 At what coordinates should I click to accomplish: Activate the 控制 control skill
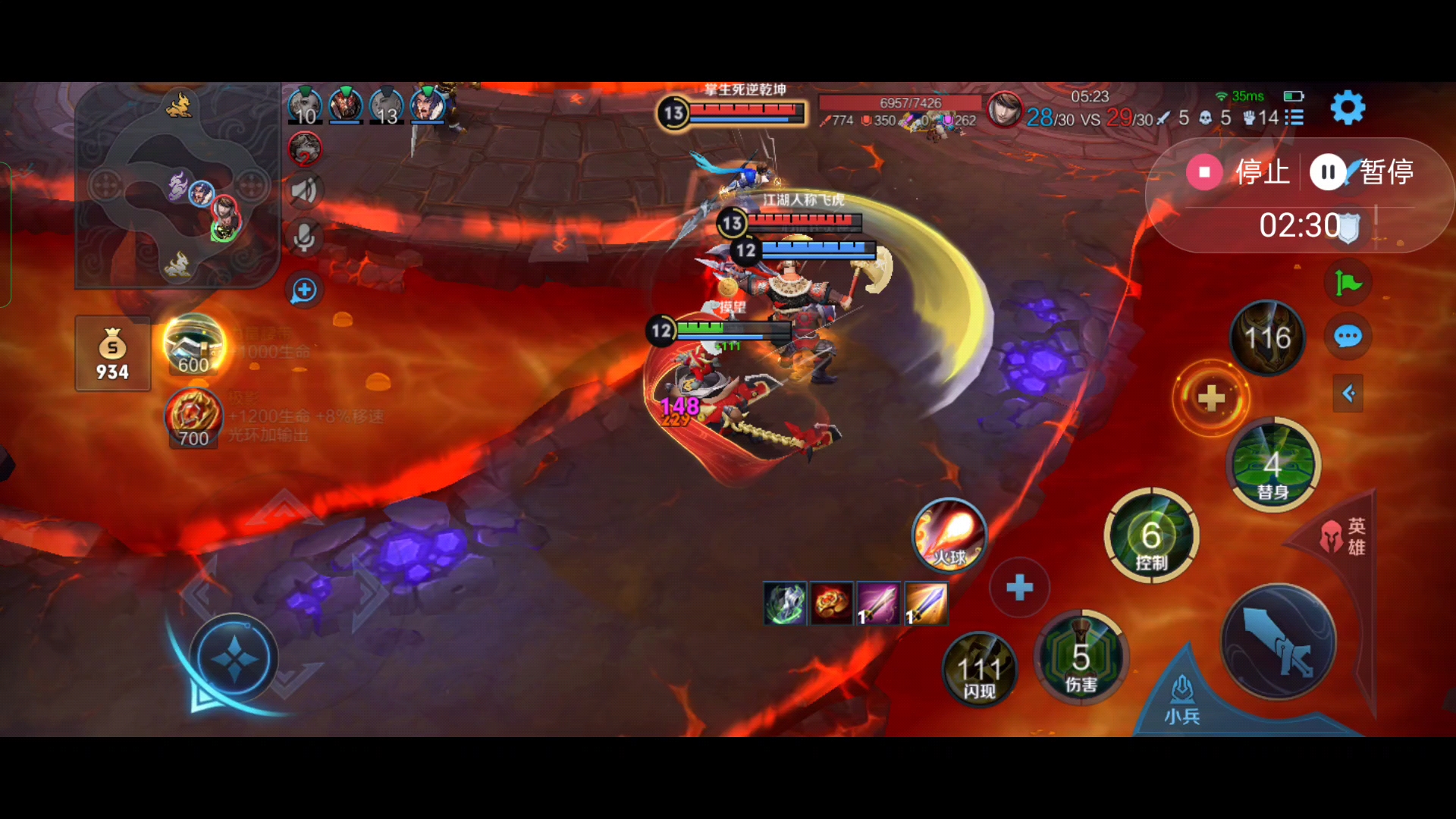pyautogui.click(x=1151, y=536)
